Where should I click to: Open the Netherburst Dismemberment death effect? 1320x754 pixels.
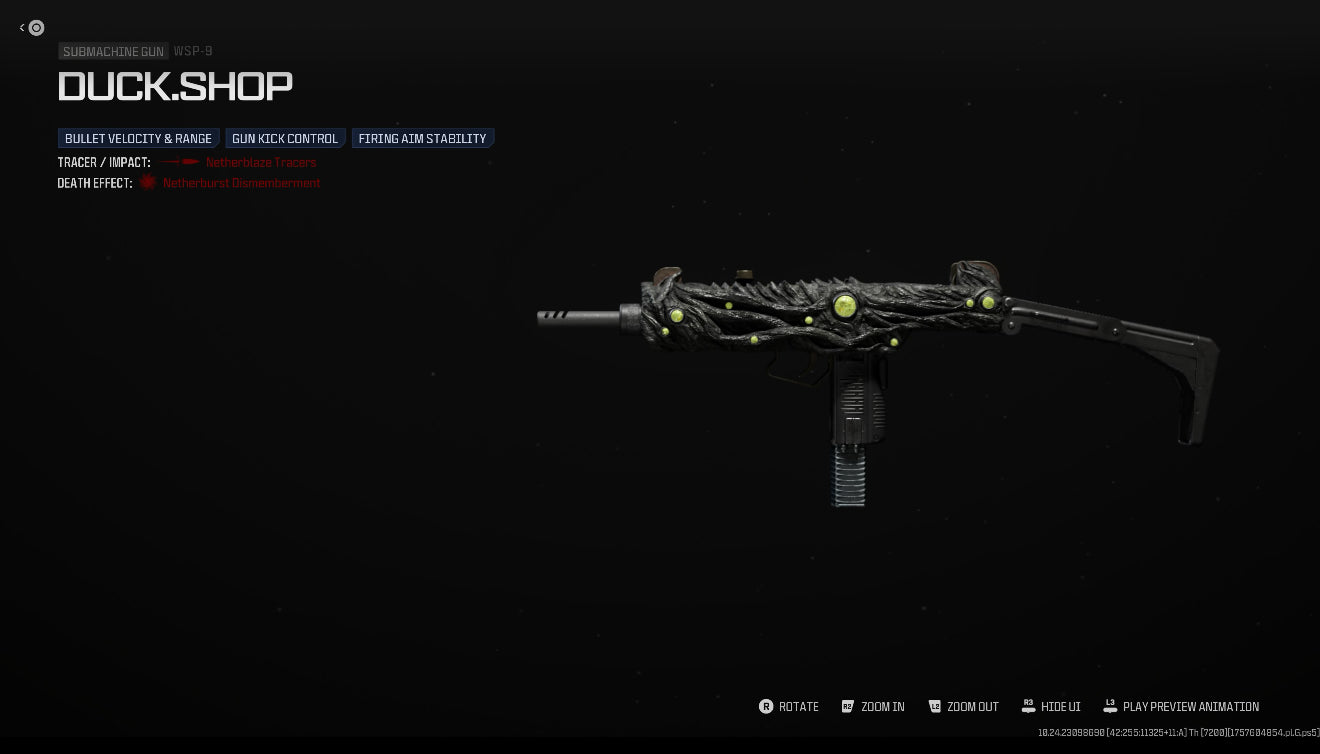pyautogui.click(x=241, y=183)
